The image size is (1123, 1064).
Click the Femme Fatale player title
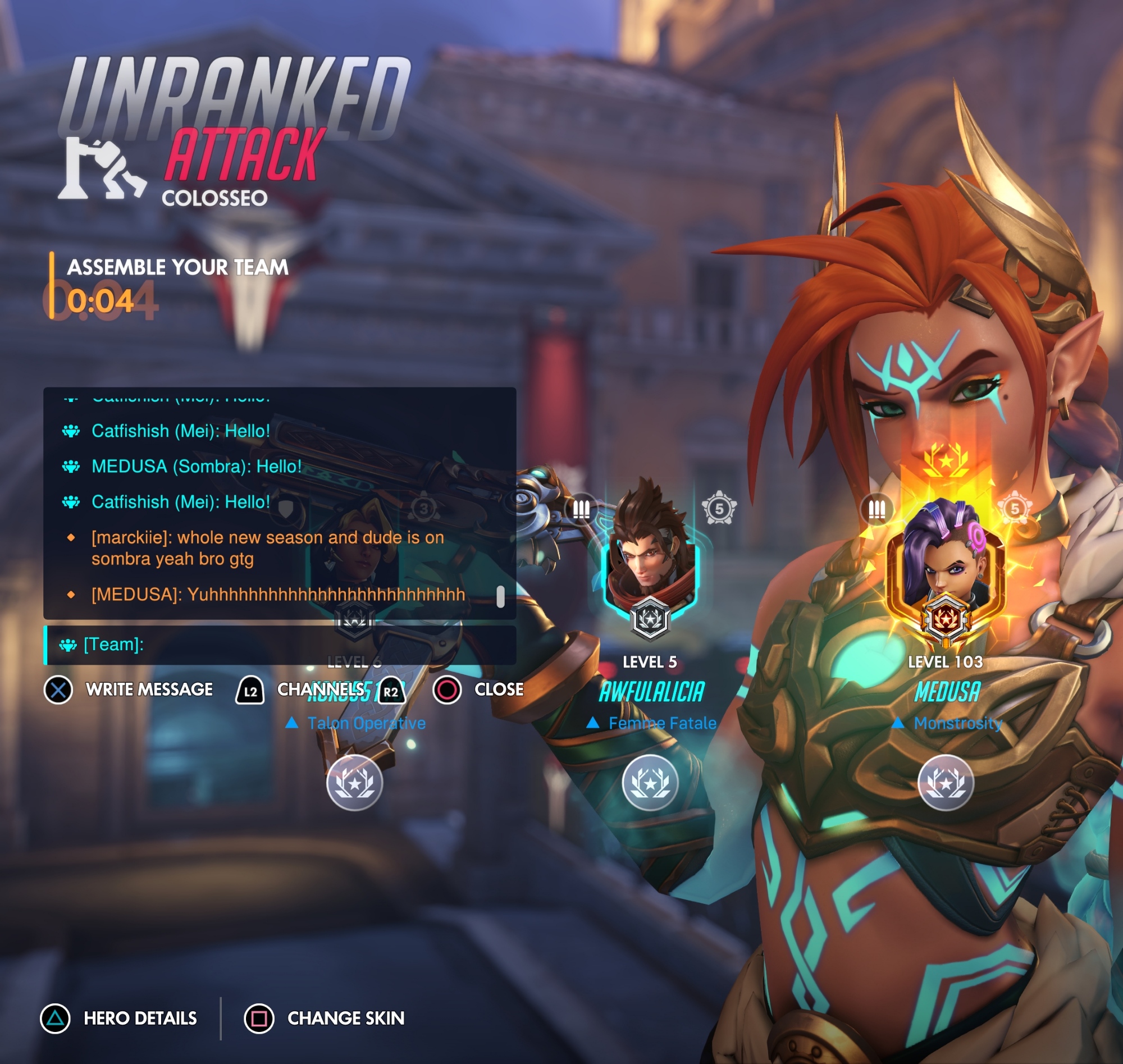click(662, 723)
